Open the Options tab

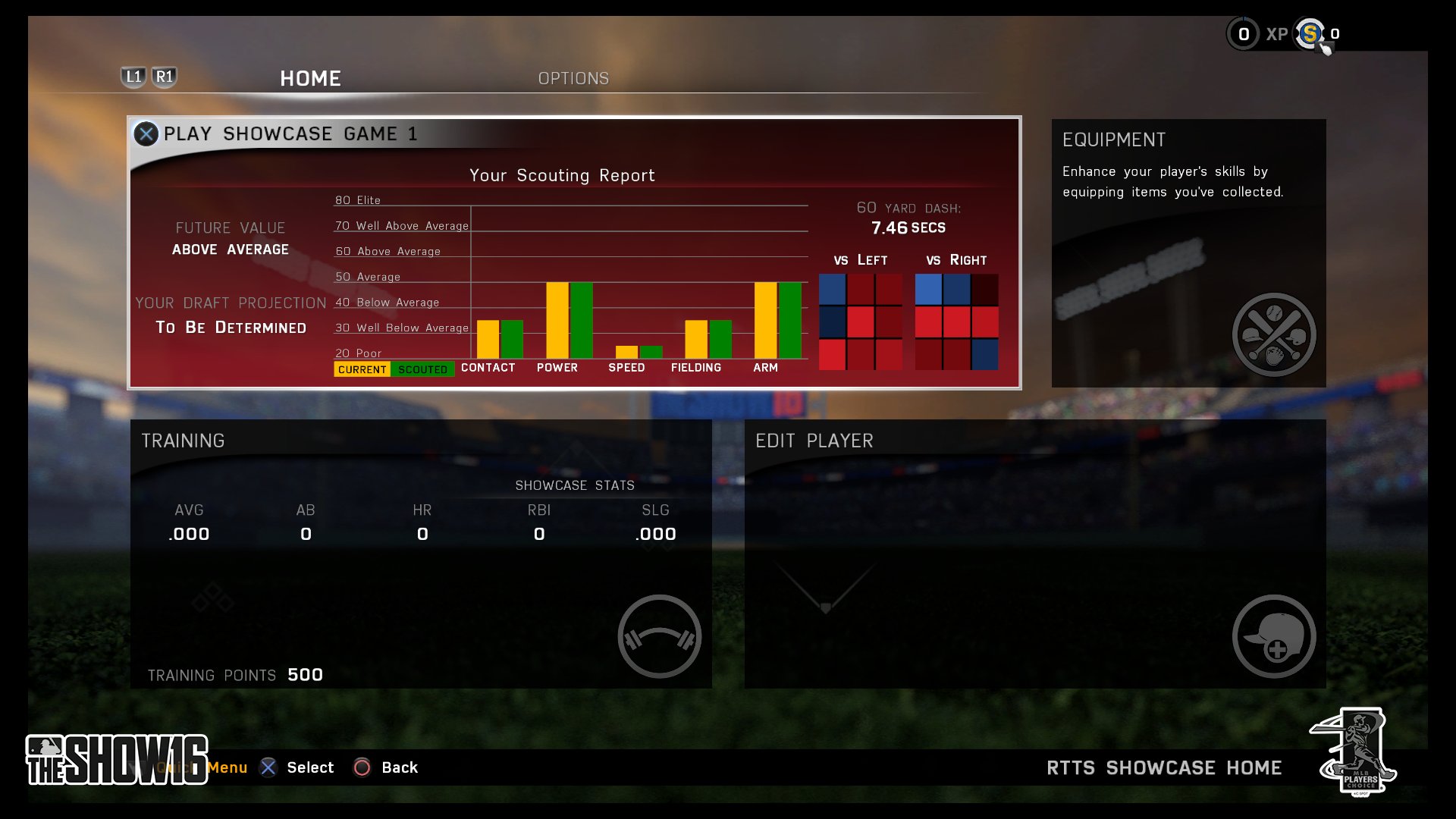[x=573, y=78]
